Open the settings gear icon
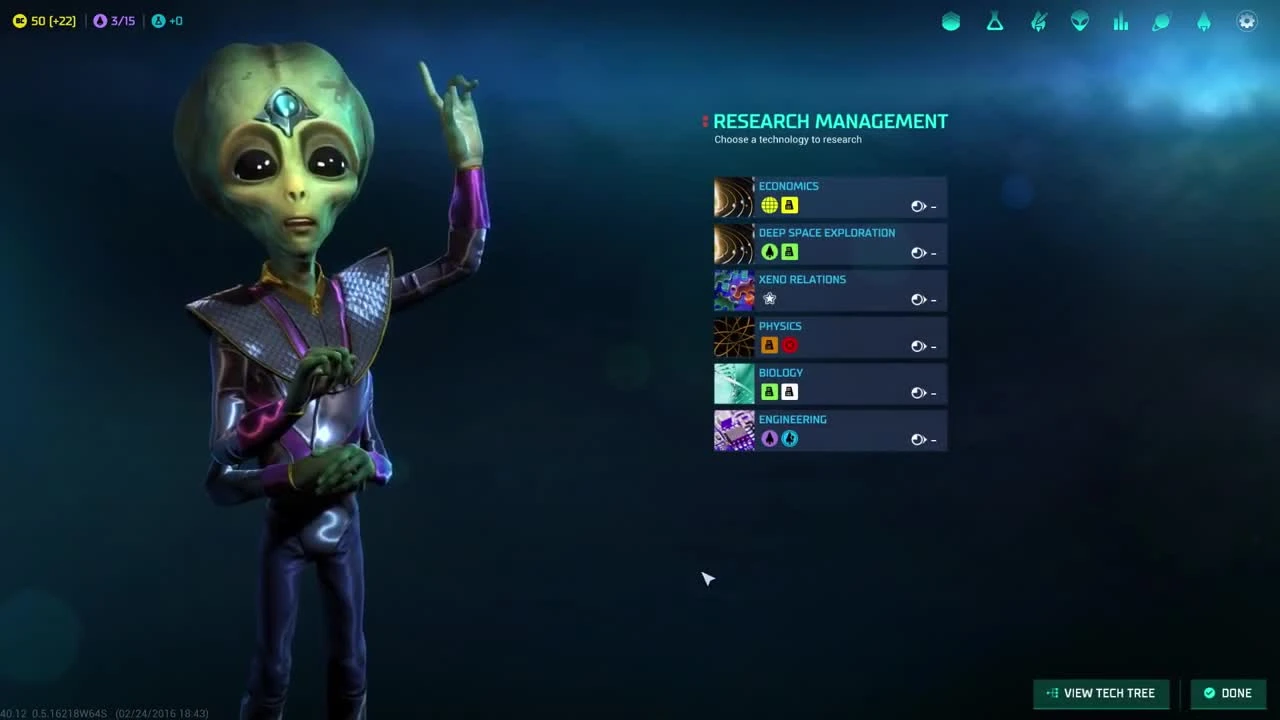The image size is (1280, 720). (x=1246, y=21)
